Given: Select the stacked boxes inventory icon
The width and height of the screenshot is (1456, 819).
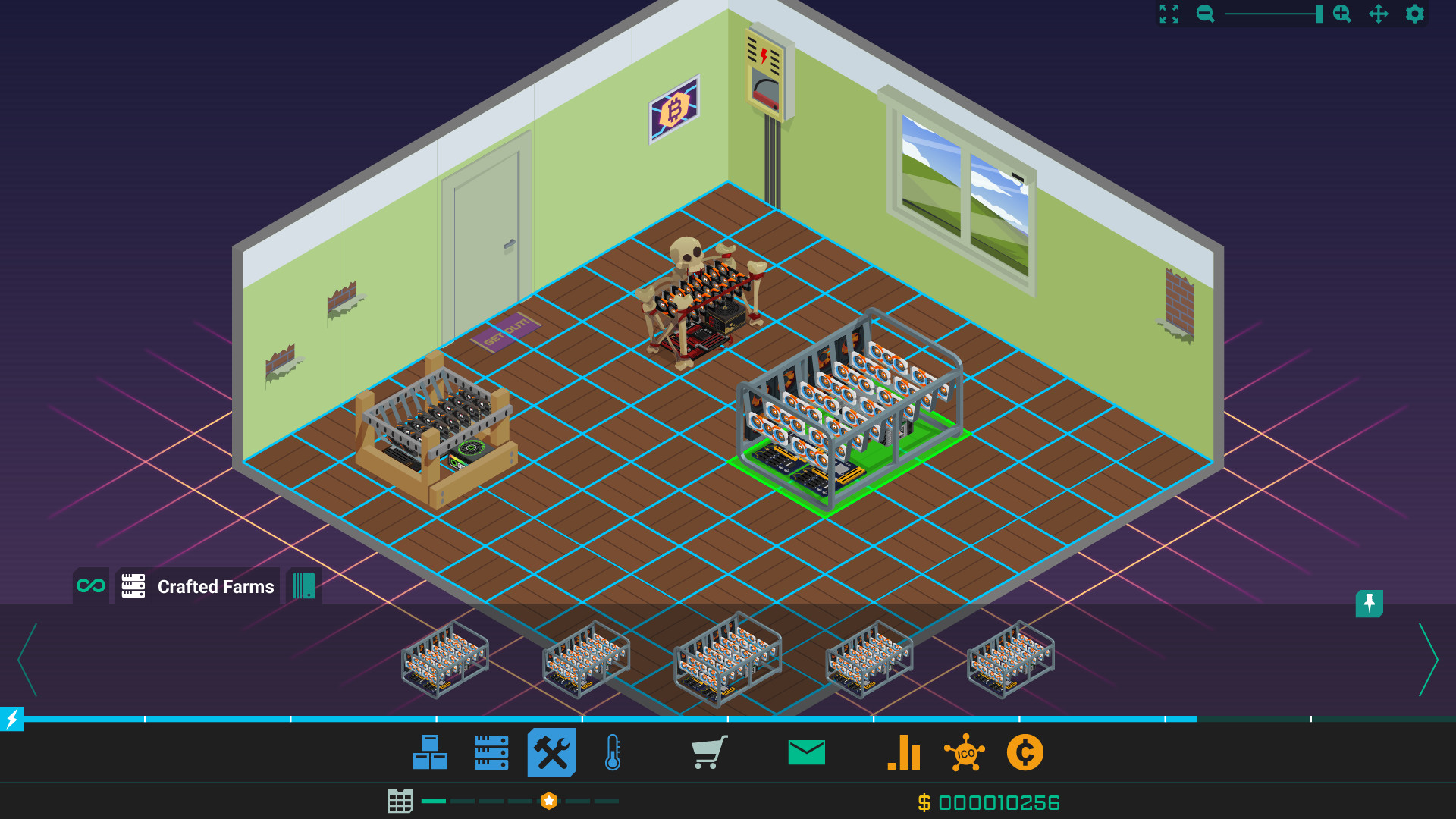Looking at the screenshot, I should coord(430,752).
